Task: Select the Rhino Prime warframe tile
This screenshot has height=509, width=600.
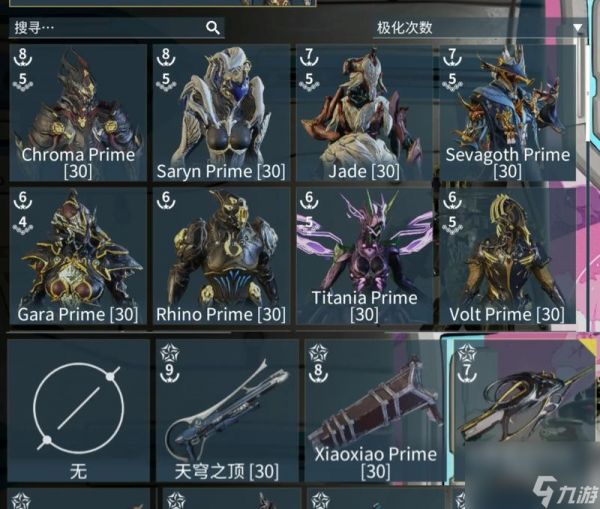Action: coord(221,256)
